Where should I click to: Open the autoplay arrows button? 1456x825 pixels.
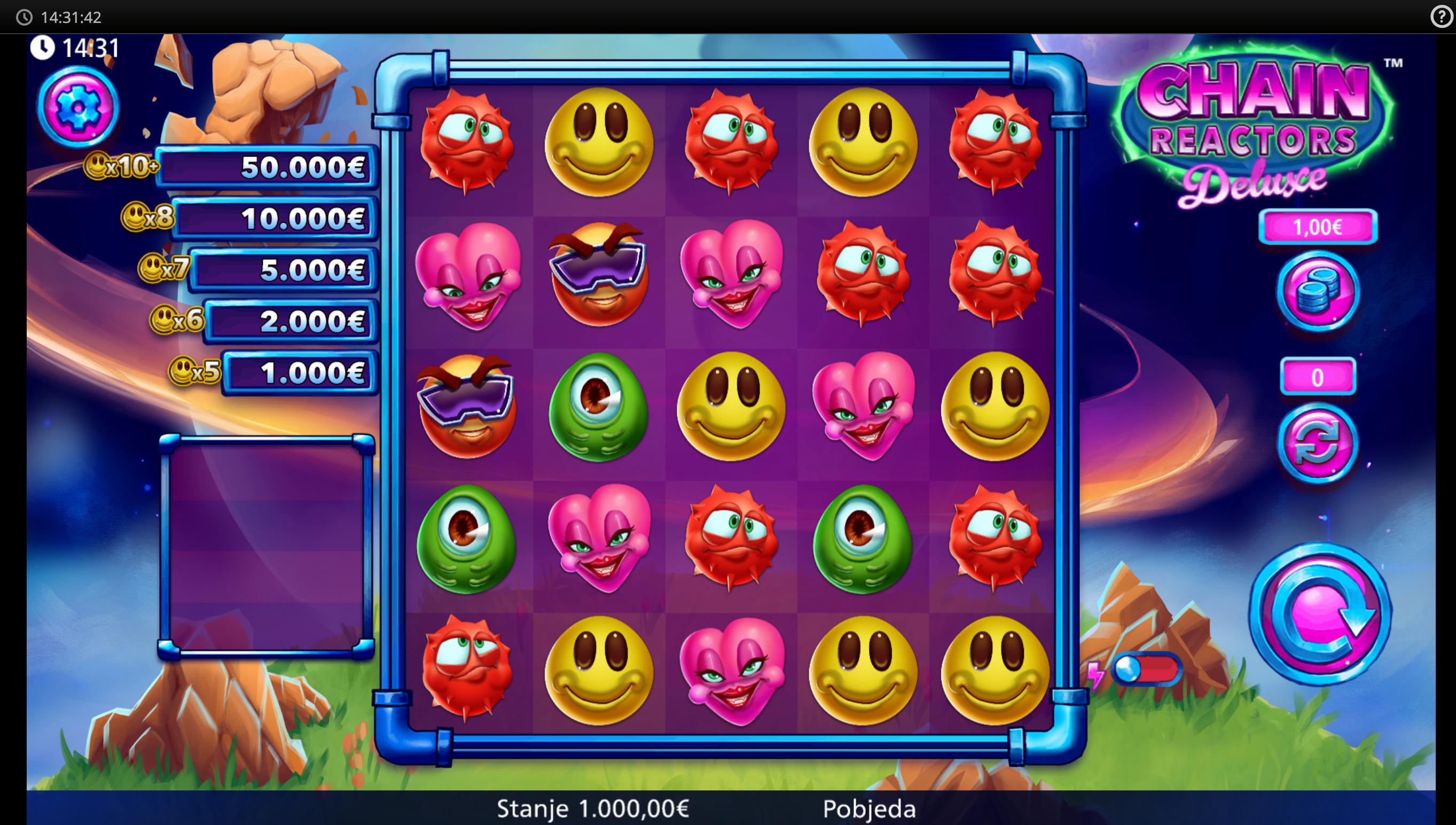pyautogui.click(x=1317, y=442)
